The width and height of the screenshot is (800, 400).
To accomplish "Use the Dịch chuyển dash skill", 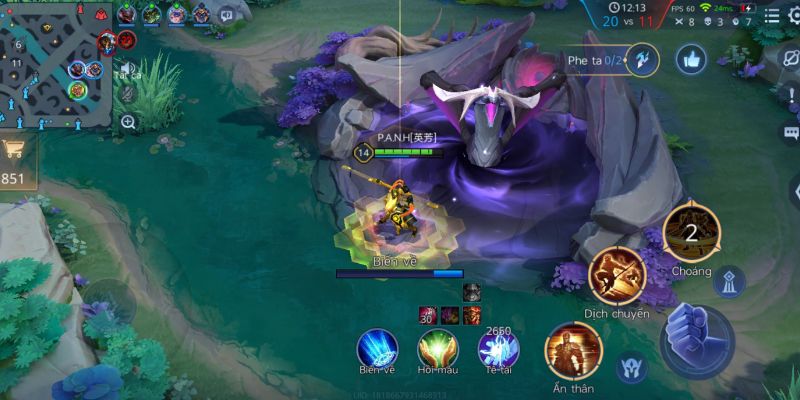I will 616,275.
